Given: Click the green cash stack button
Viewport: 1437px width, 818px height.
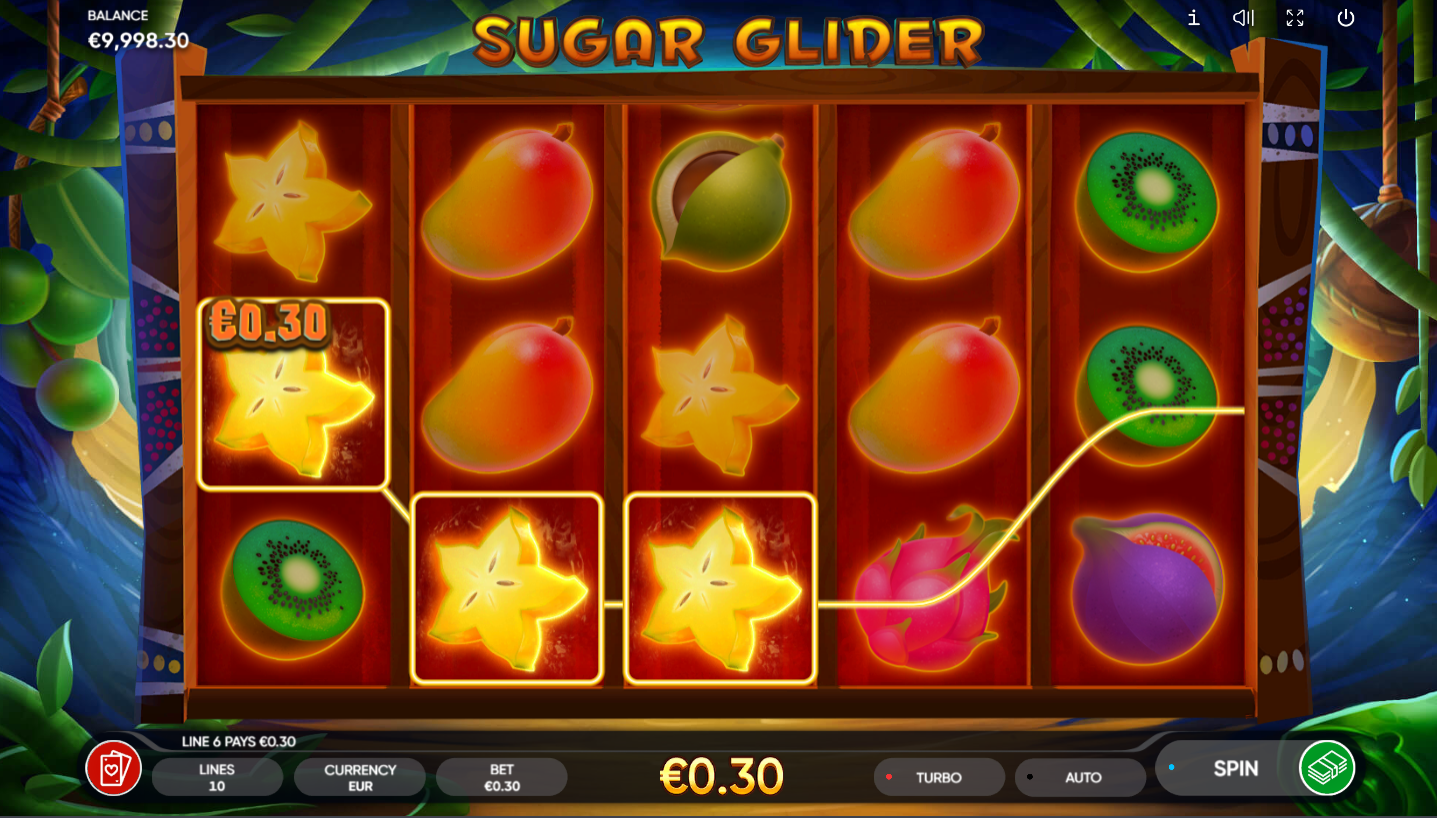Looking at the screenshot, I should pos(1327,768).
